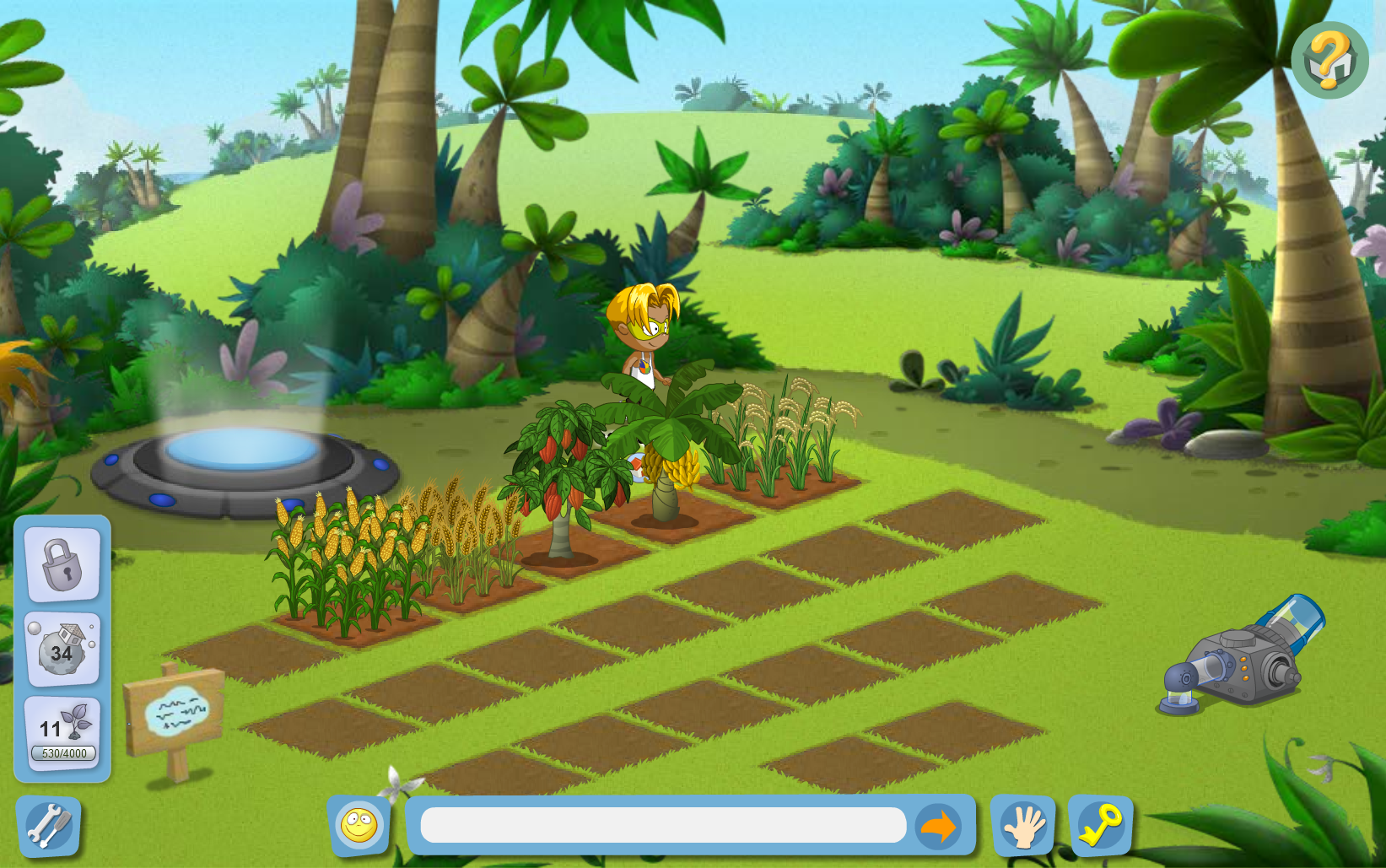Open the wrench and screwdriver tools menu
Image resolution: width=1386 pixels, height=868 pixels.
49,826
